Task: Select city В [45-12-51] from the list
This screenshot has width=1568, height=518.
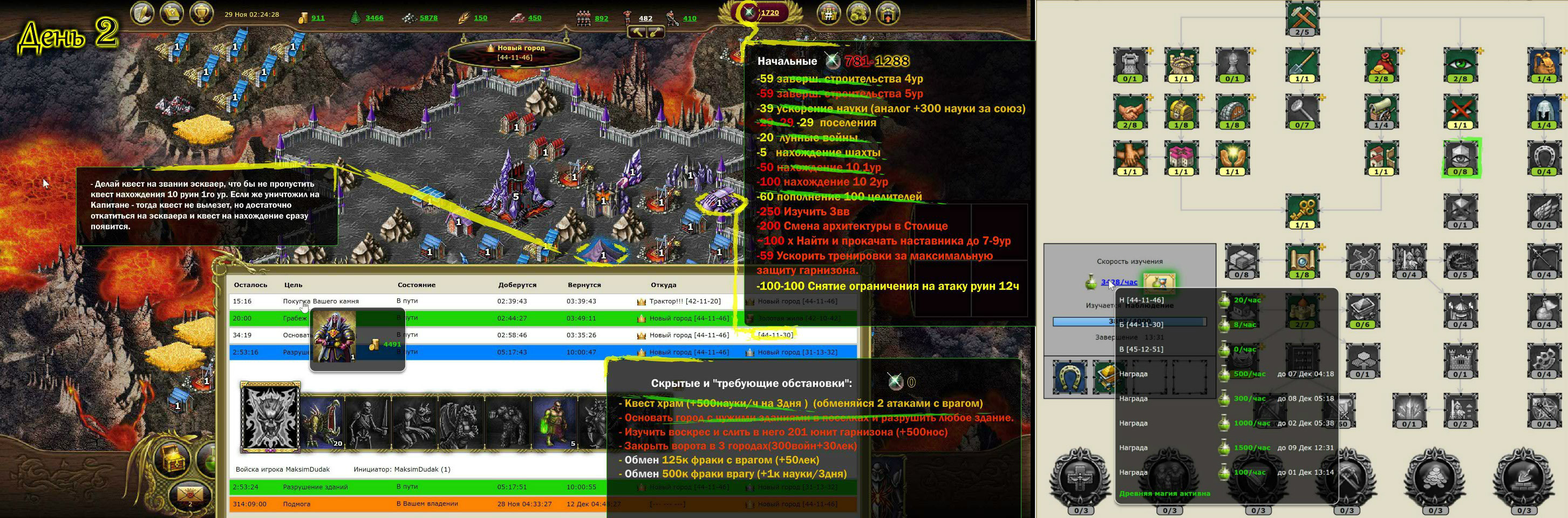Action: tap(1142, 349)
